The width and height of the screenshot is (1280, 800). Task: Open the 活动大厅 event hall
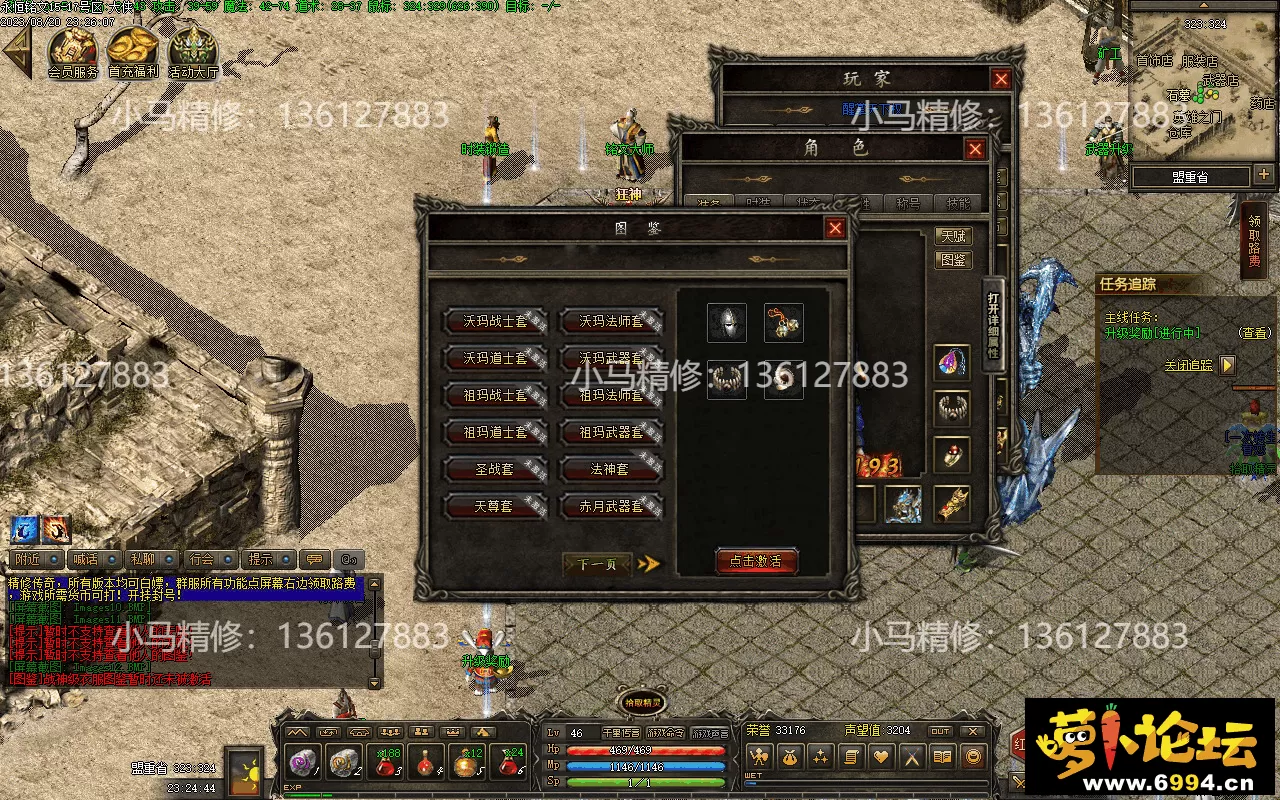click(193, 52)
